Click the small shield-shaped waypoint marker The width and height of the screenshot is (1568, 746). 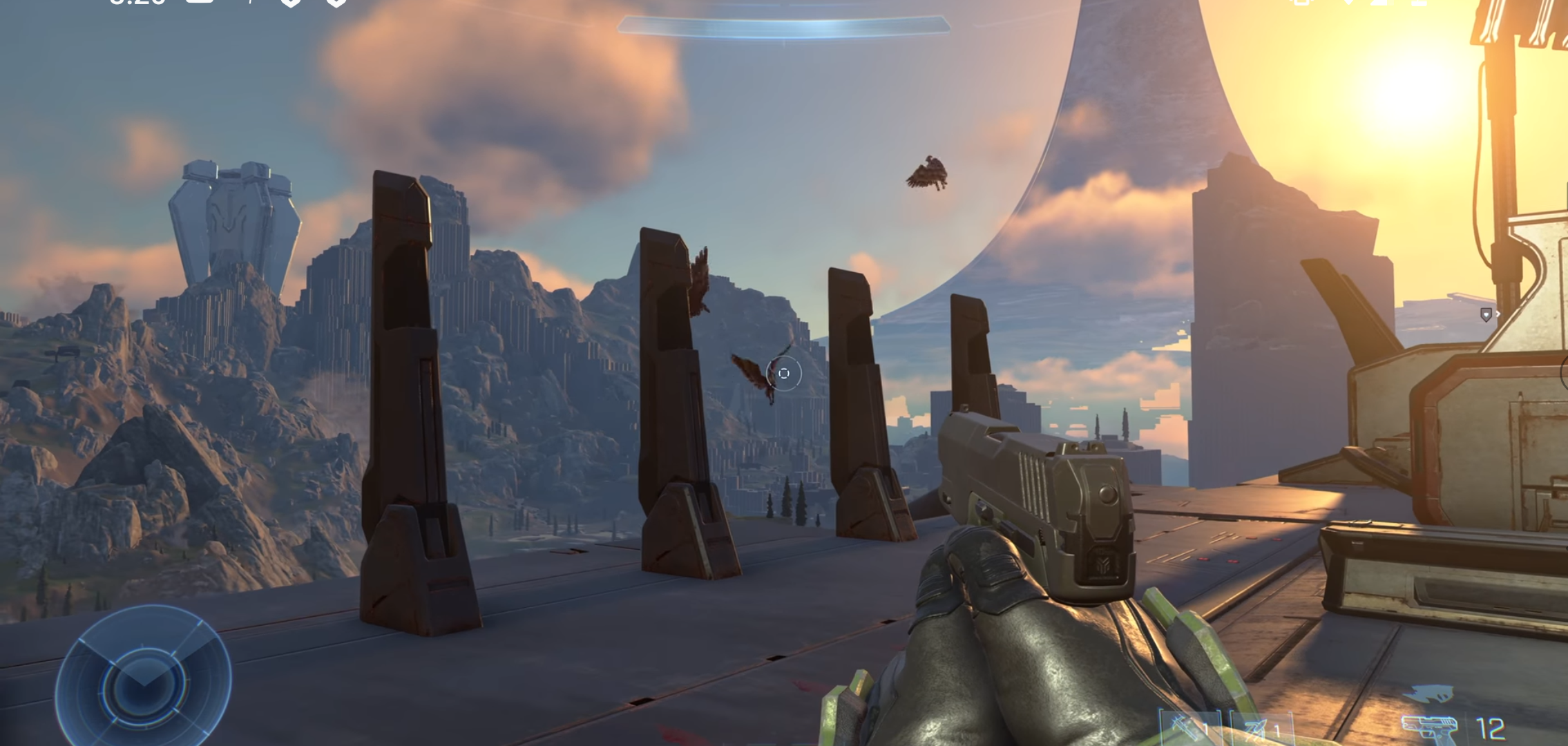click(x=1486, y=315)
